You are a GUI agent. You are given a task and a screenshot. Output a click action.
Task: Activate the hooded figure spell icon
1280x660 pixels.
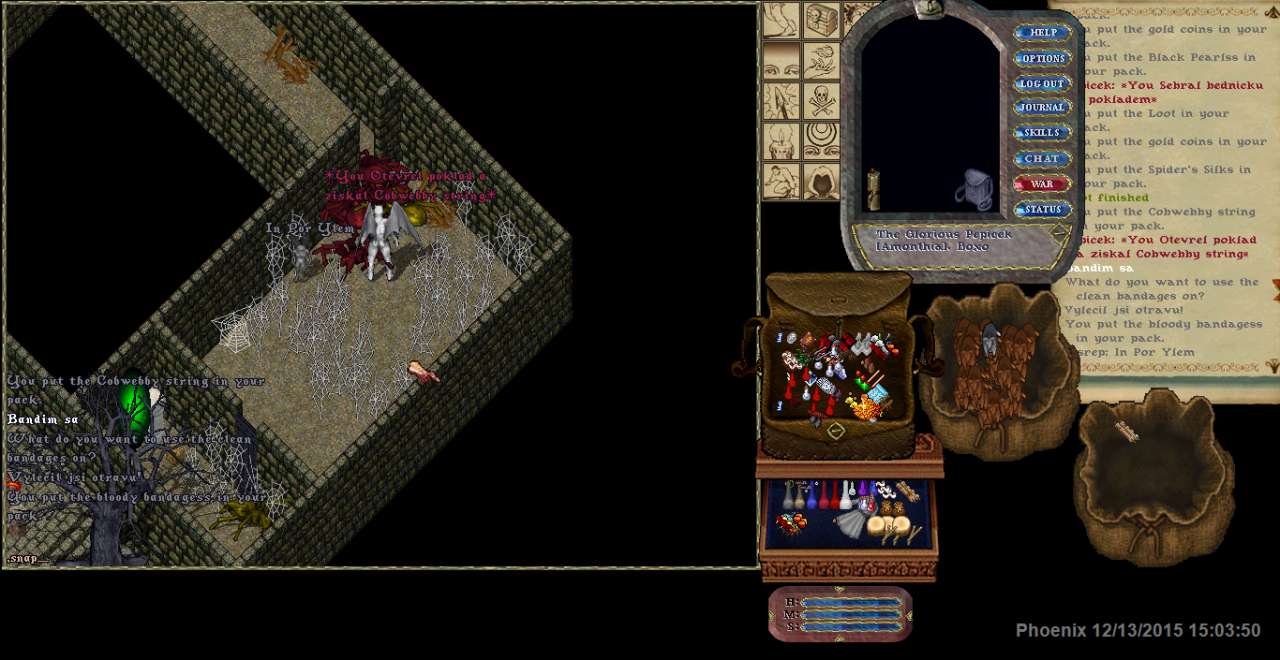click(822, 181)
